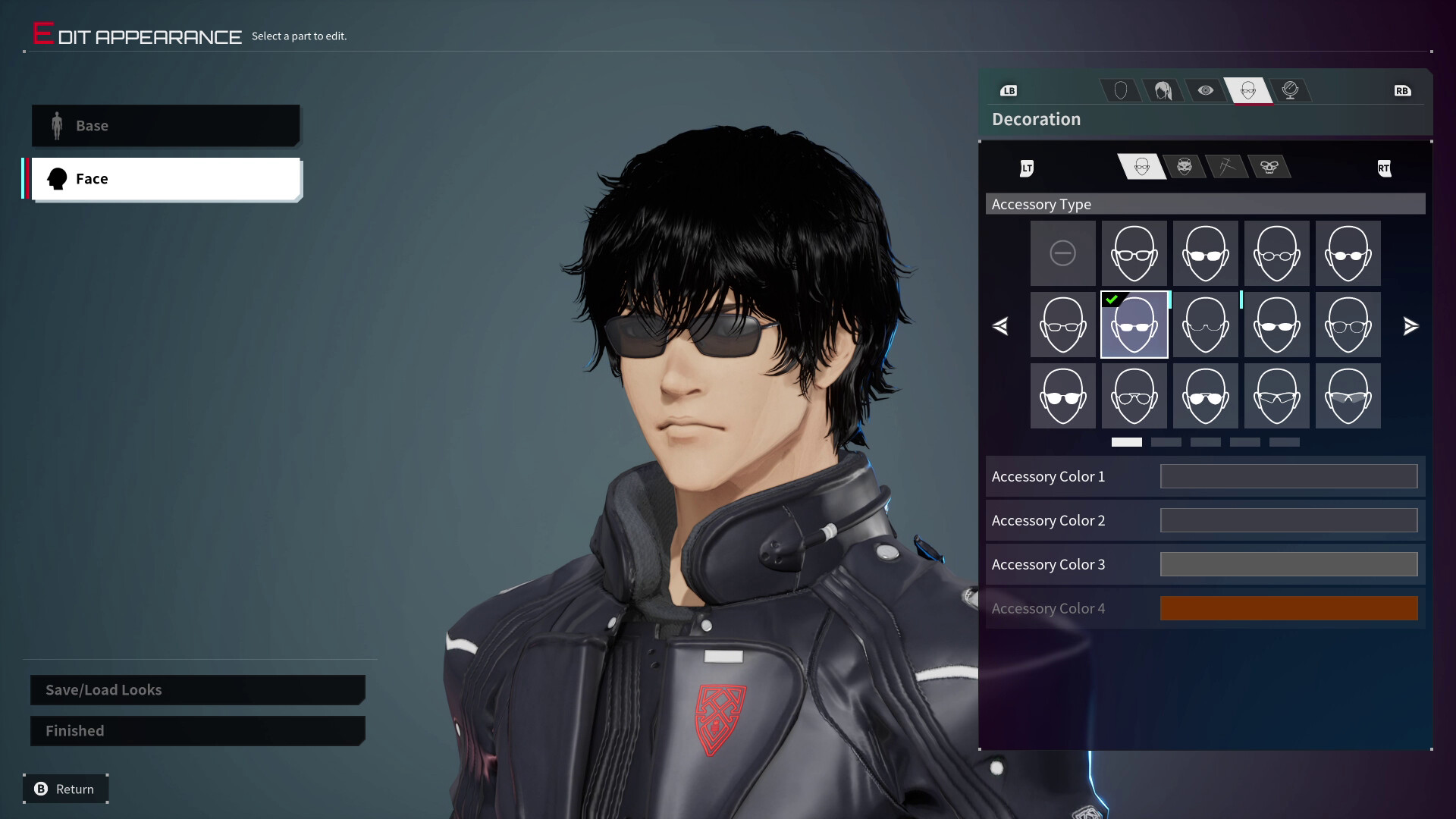Open the hairstyle category tab icon
1456x819 pixels.
[1163, 90]
